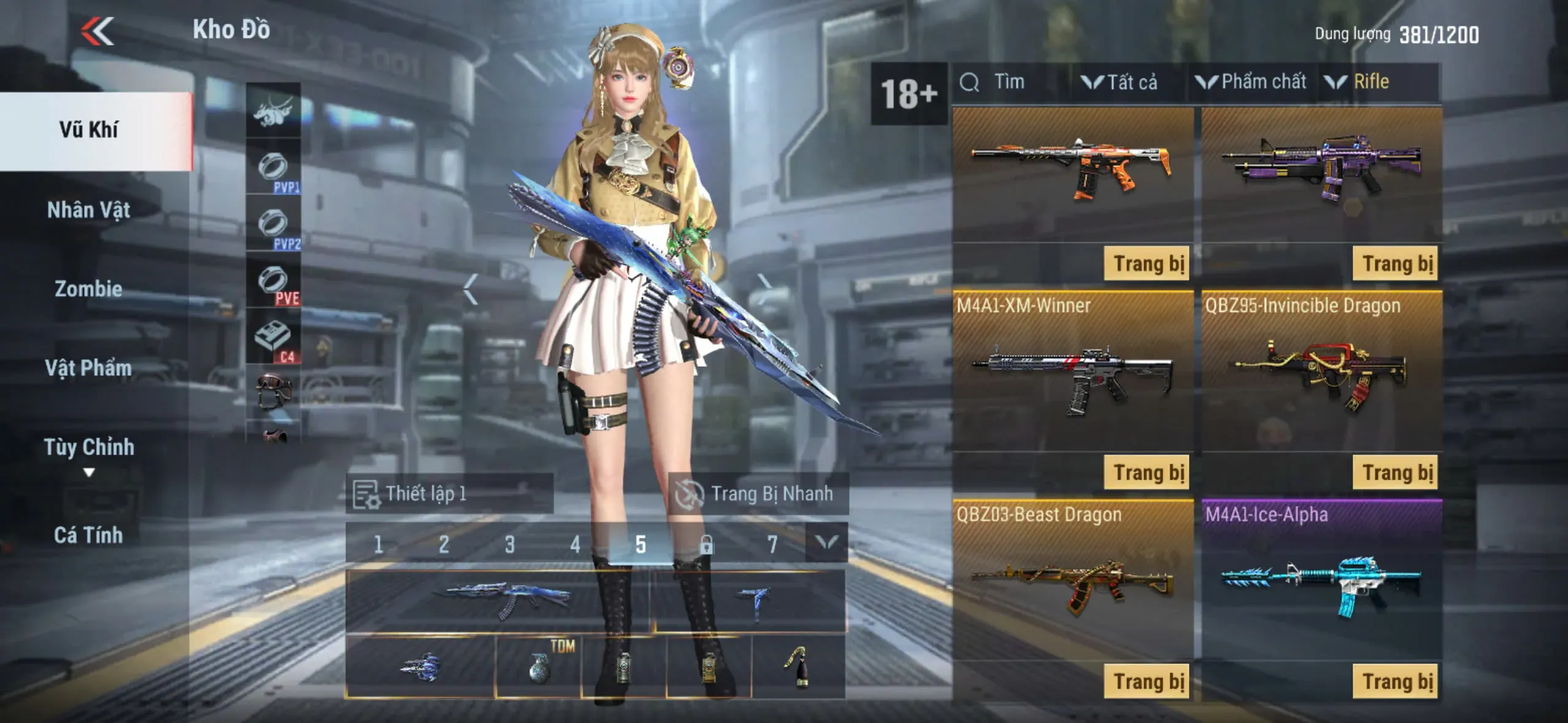
Task: Open the Zombie category
Action: click(x=89, y=289)
